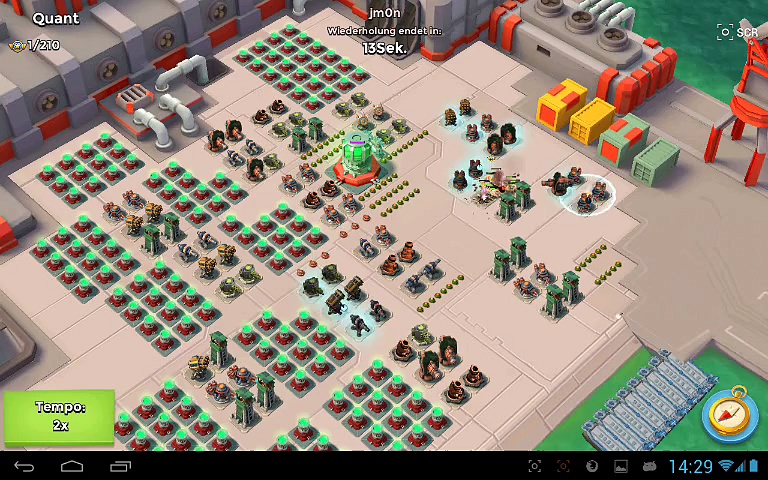Go back with Android back arrow
Viewport: 768px width, 480px height.
(24, 466)
